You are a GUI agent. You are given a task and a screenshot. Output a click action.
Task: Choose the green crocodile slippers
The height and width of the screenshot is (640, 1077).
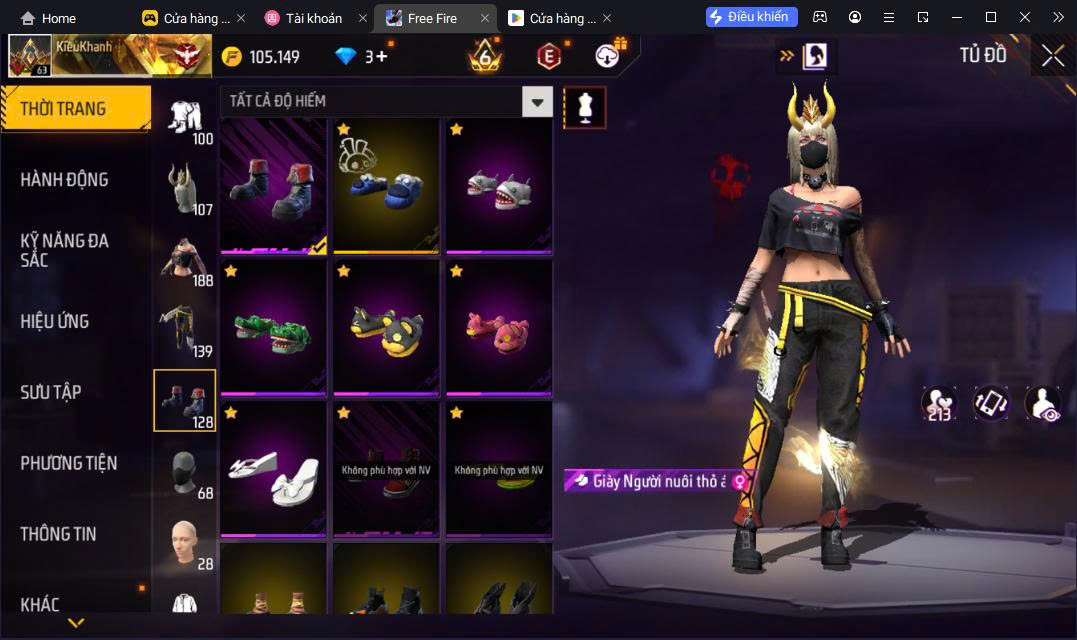pos(273,327)
